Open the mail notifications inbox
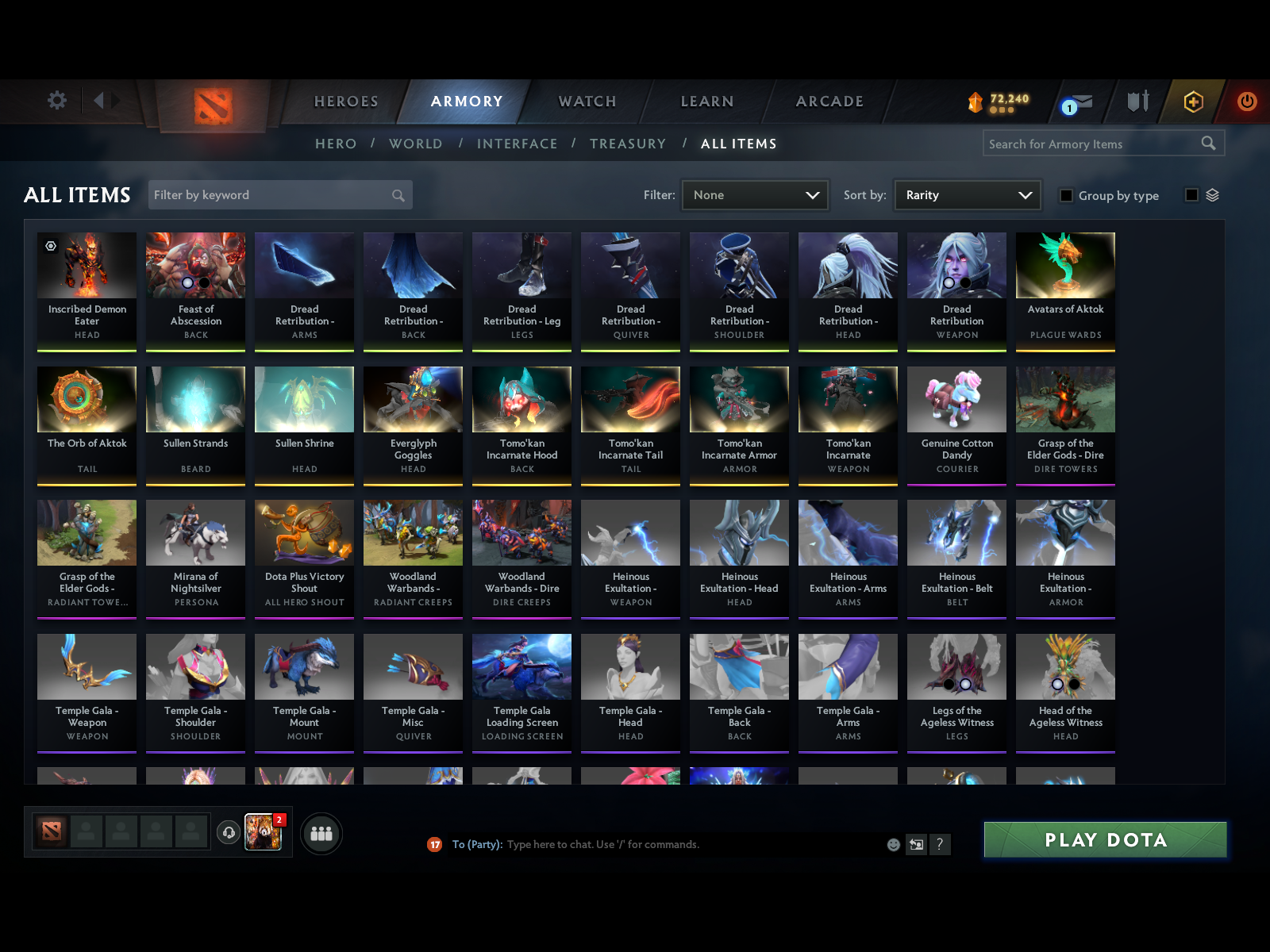Screen dimensions: 1270x952 (1083, 102)
